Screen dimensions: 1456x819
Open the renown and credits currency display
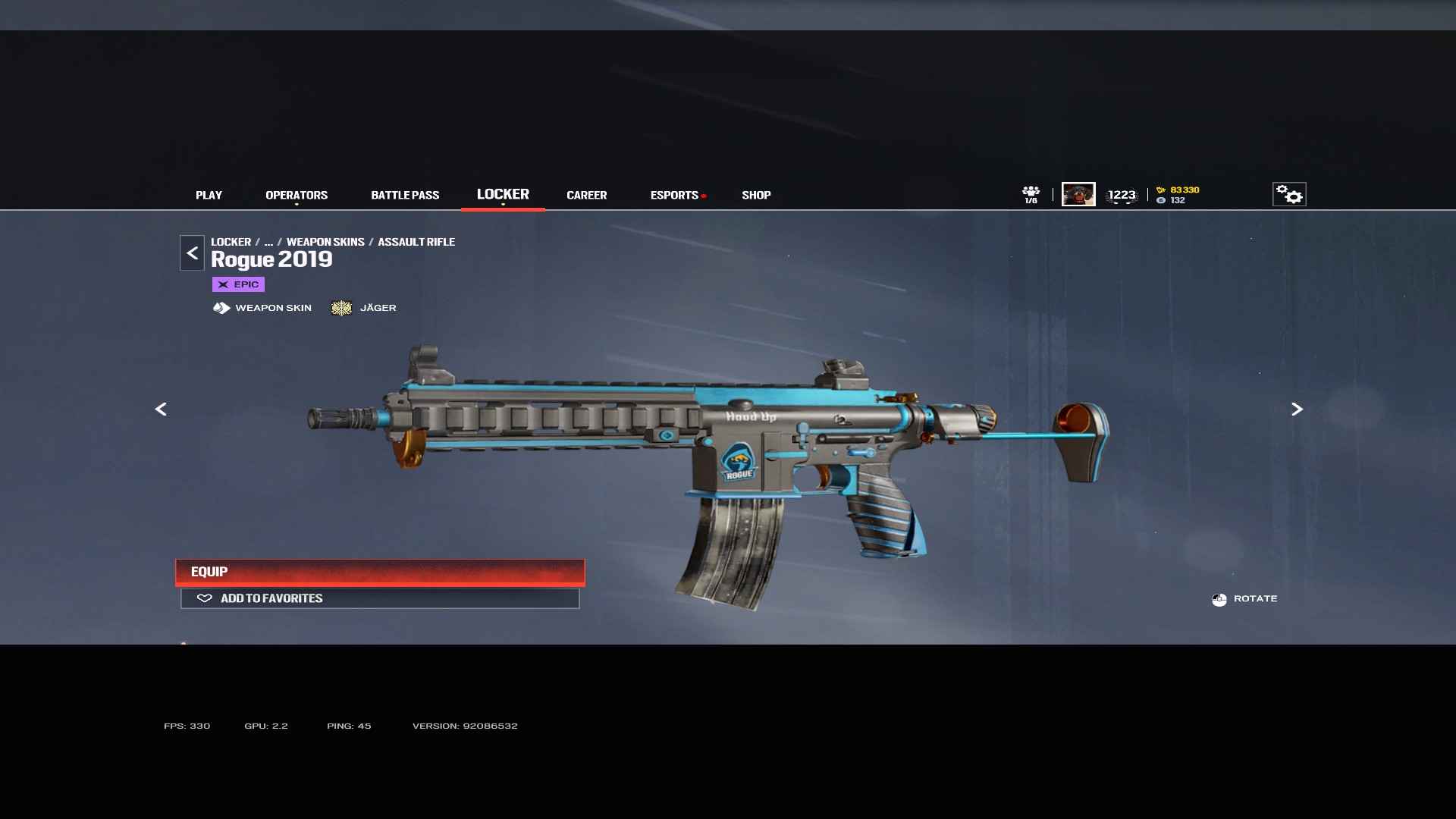point(1178,195)
